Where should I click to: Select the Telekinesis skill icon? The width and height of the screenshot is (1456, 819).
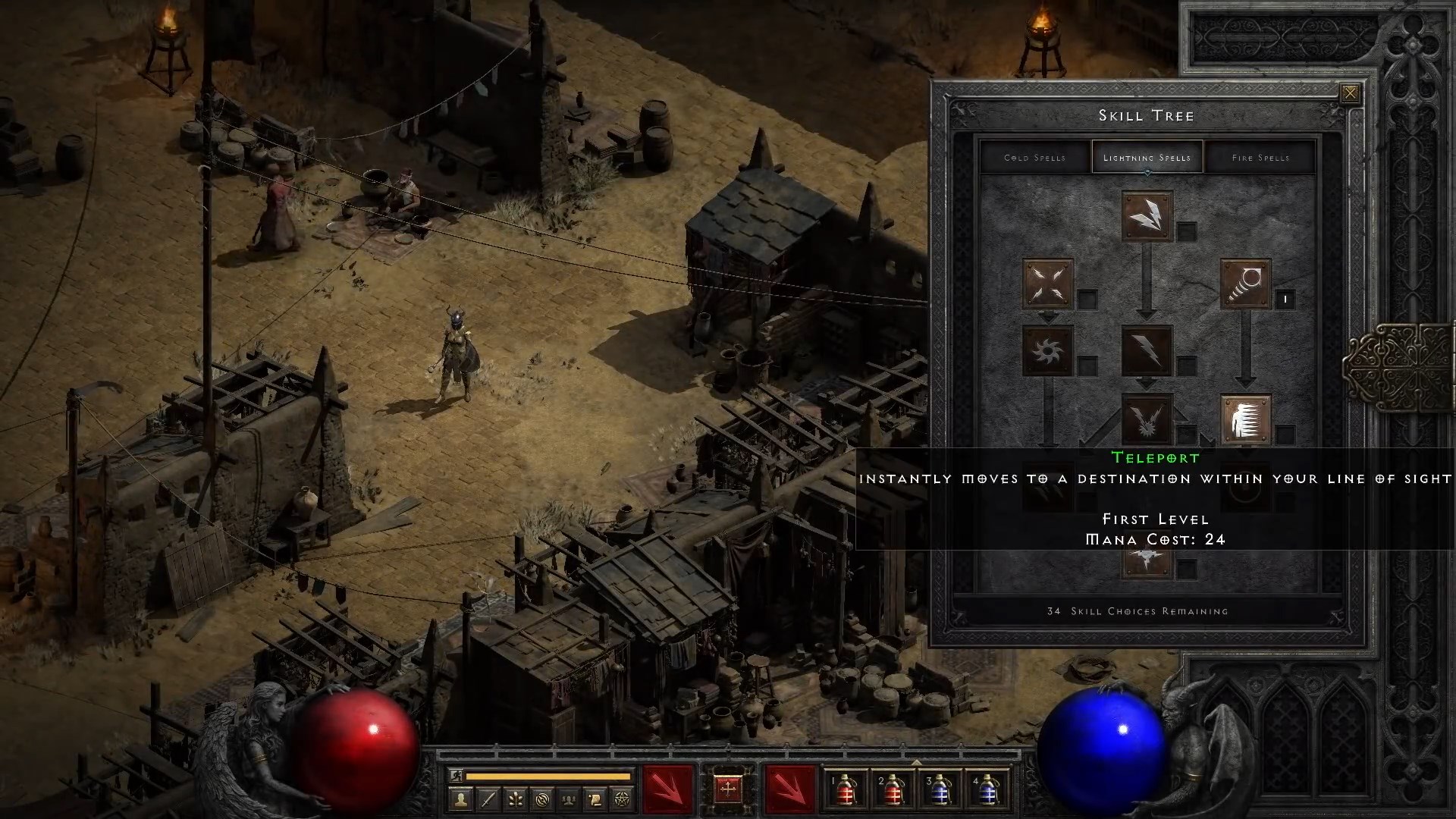1244,283
